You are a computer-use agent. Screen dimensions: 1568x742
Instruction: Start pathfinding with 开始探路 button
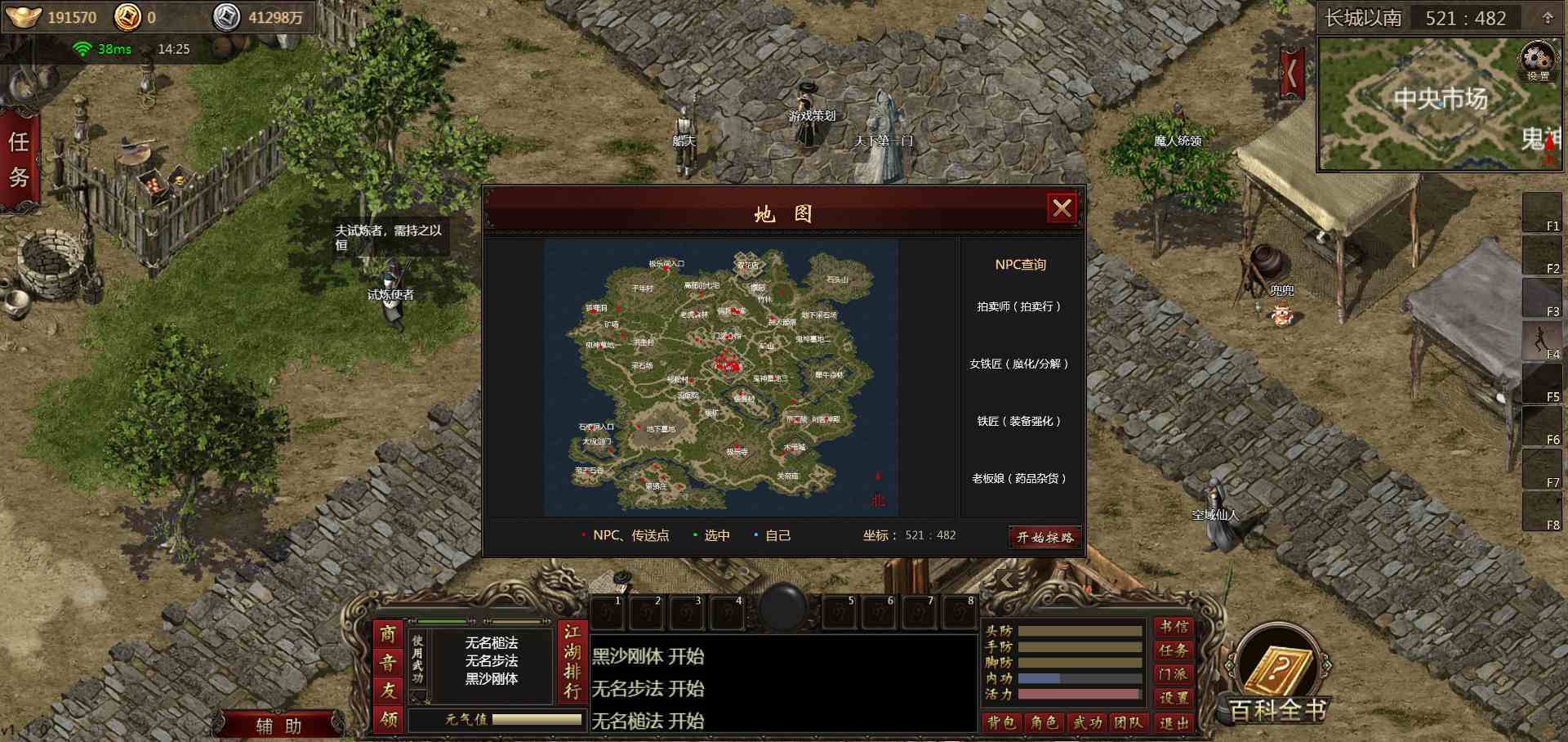coord(1045,537)
